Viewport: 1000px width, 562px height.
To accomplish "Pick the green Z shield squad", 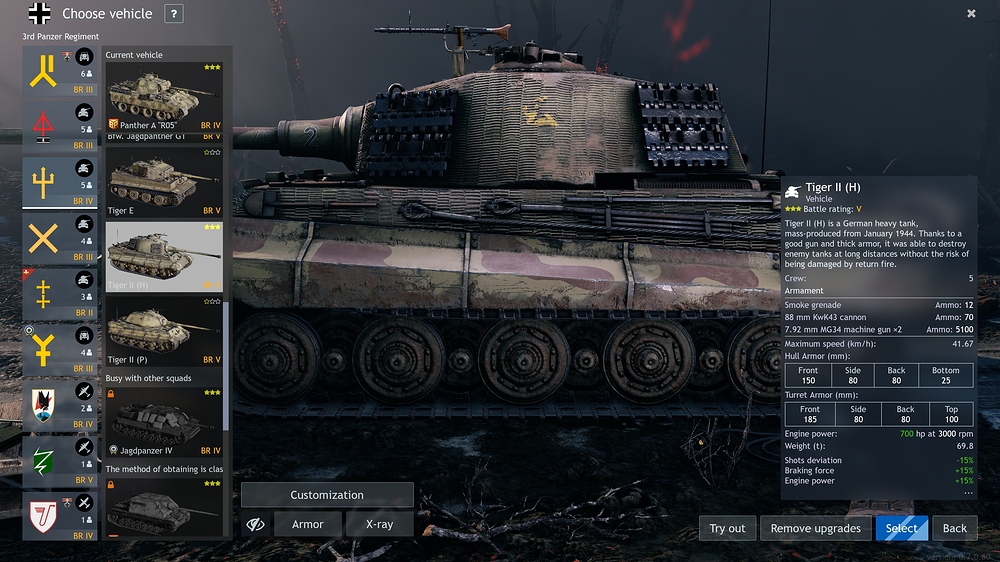I will (43, 461).
